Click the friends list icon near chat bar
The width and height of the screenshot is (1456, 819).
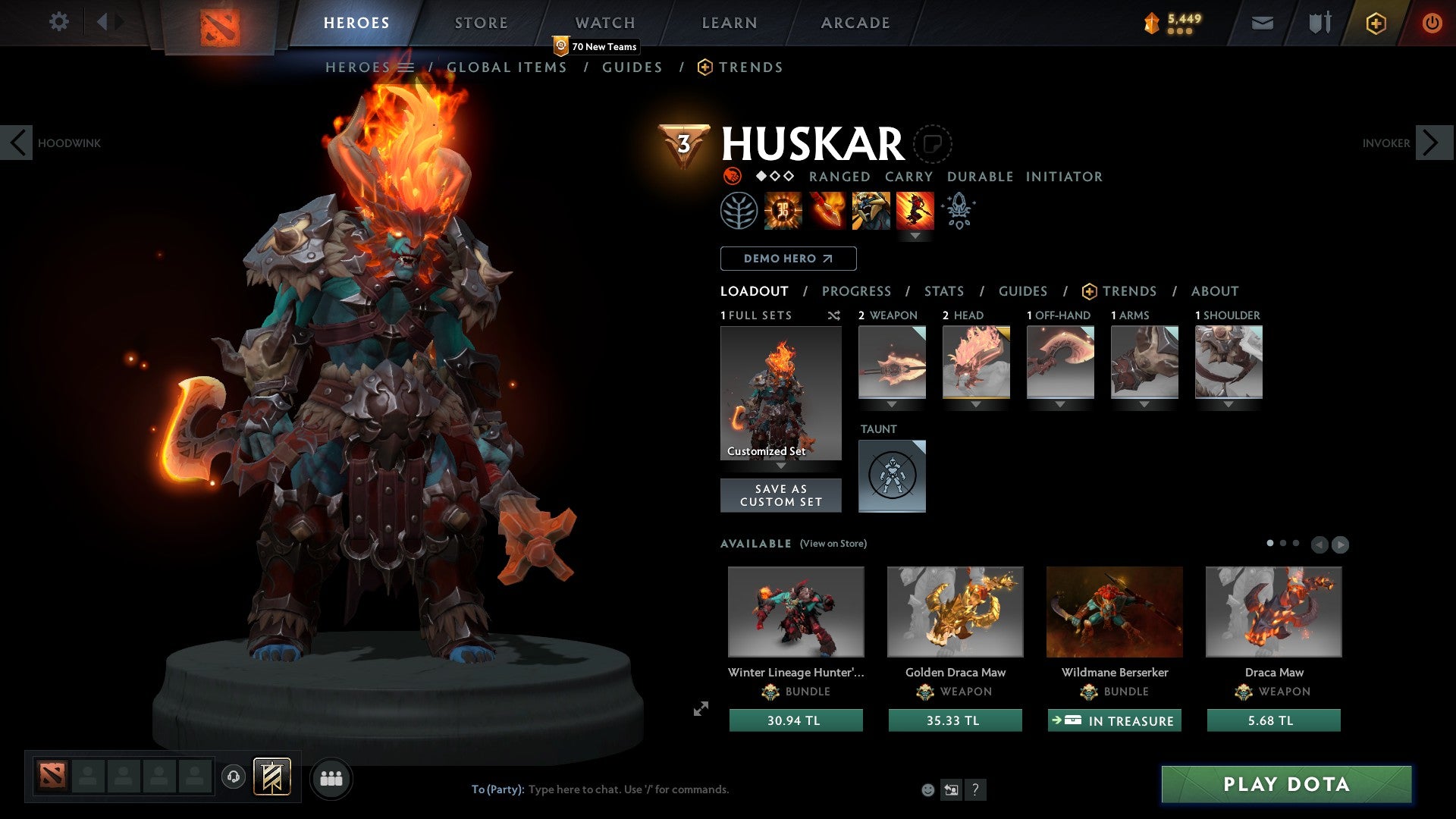pyautogui.click(x=331, y=777)
